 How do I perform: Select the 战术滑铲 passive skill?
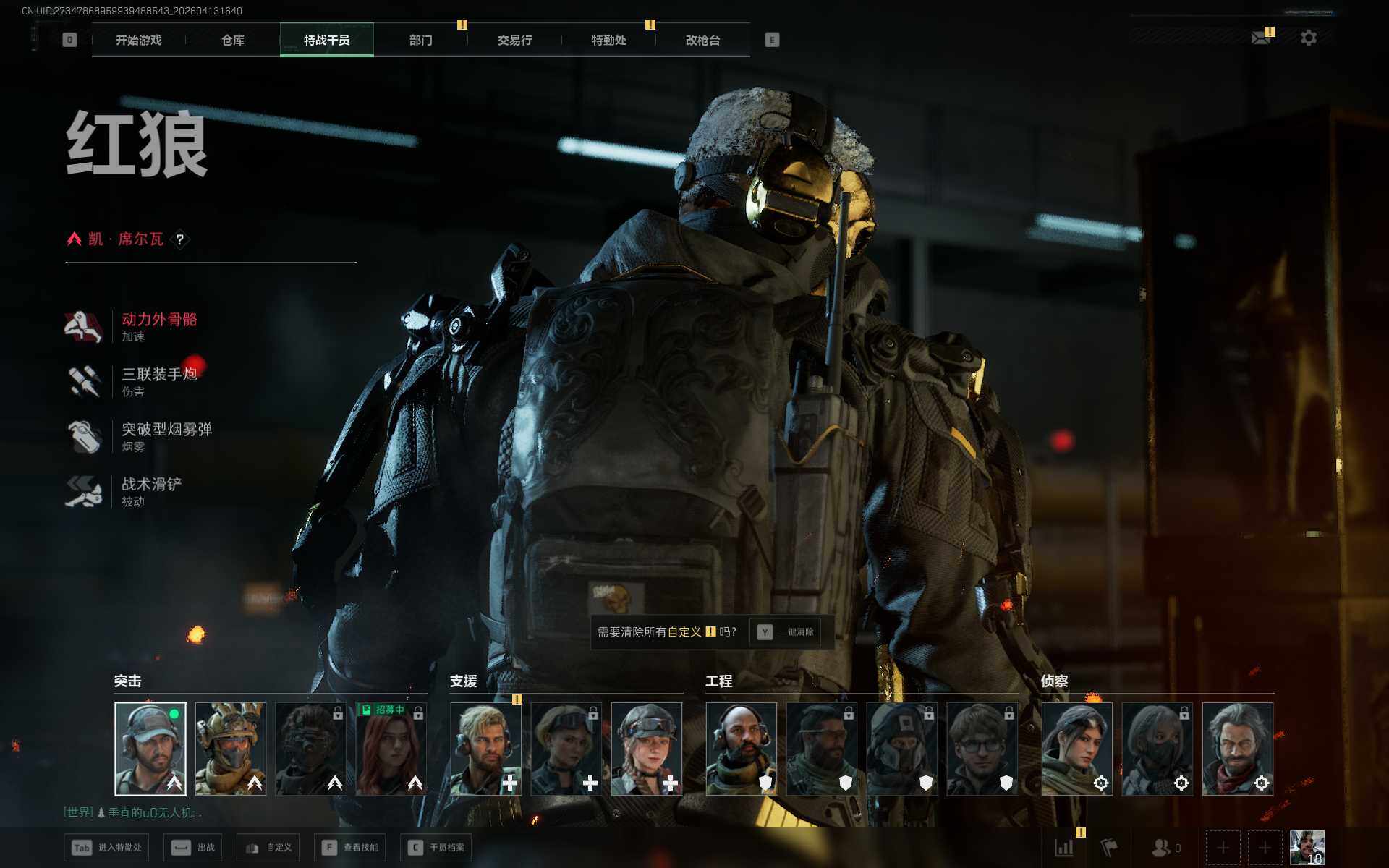[x=151, y=492]
